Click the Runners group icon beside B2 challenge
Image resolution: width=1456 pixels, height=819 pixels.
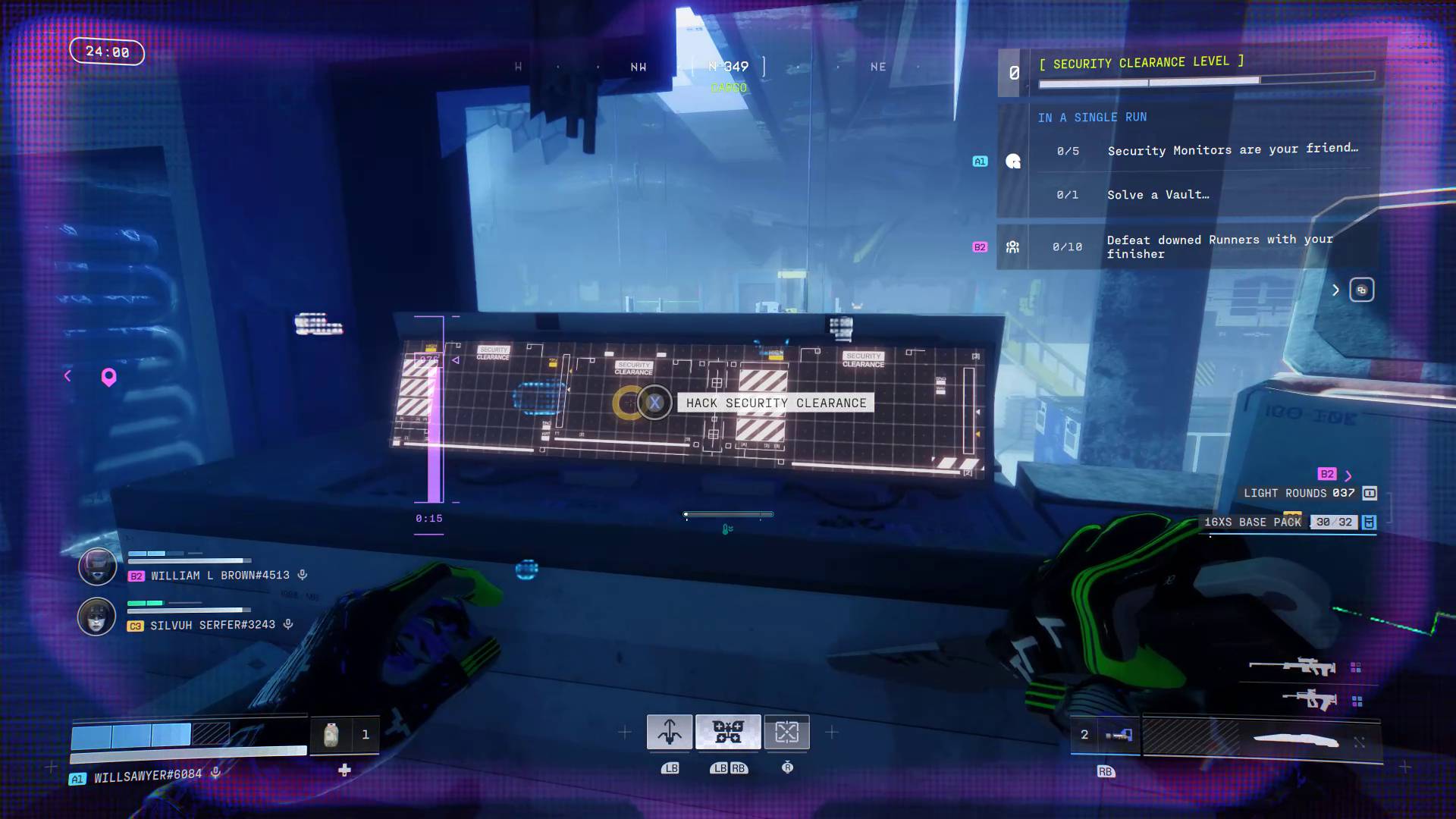click(1014, 246)
